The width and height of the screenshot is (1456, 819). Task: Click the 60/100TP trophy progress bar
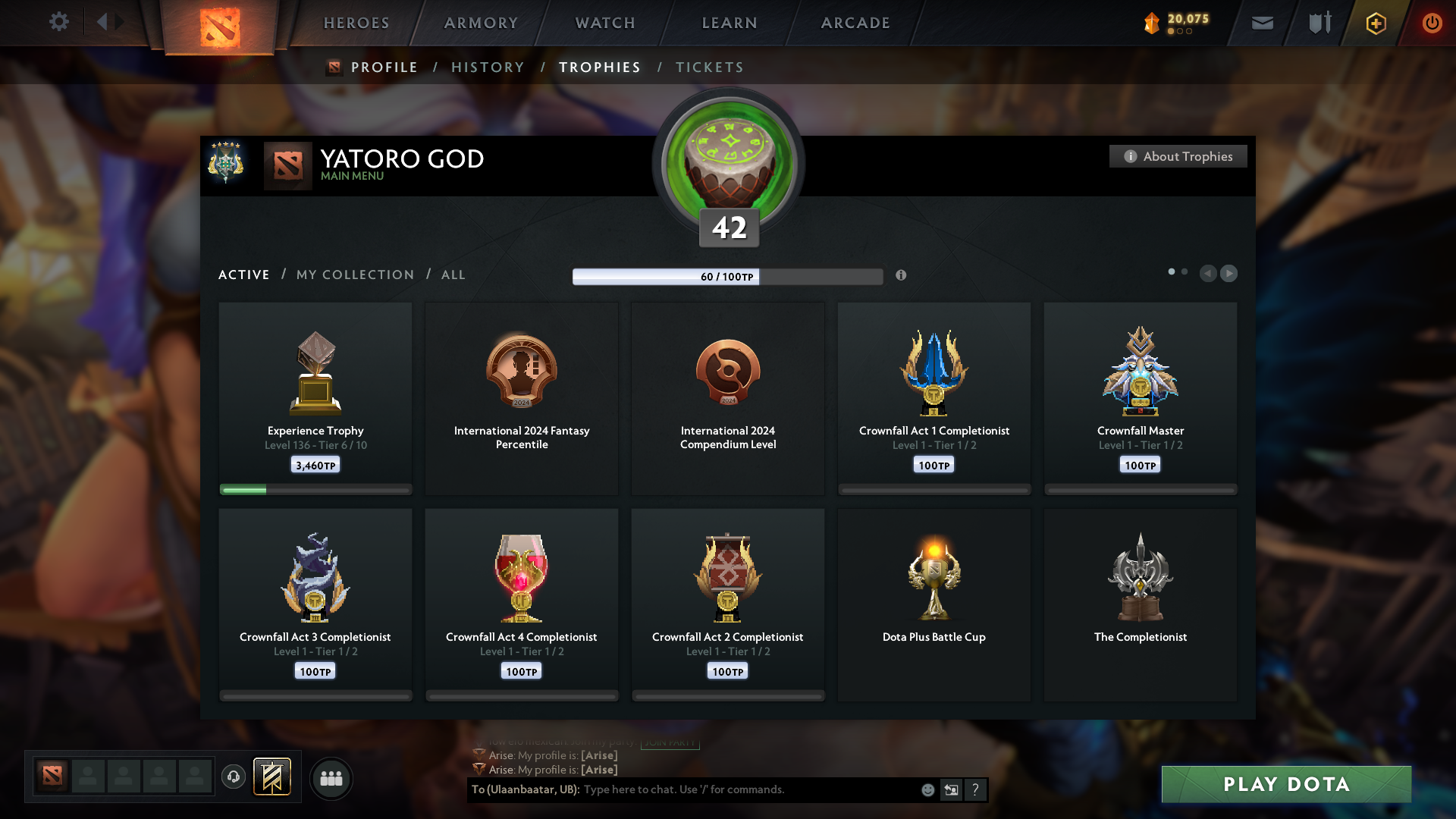[727, 277]
